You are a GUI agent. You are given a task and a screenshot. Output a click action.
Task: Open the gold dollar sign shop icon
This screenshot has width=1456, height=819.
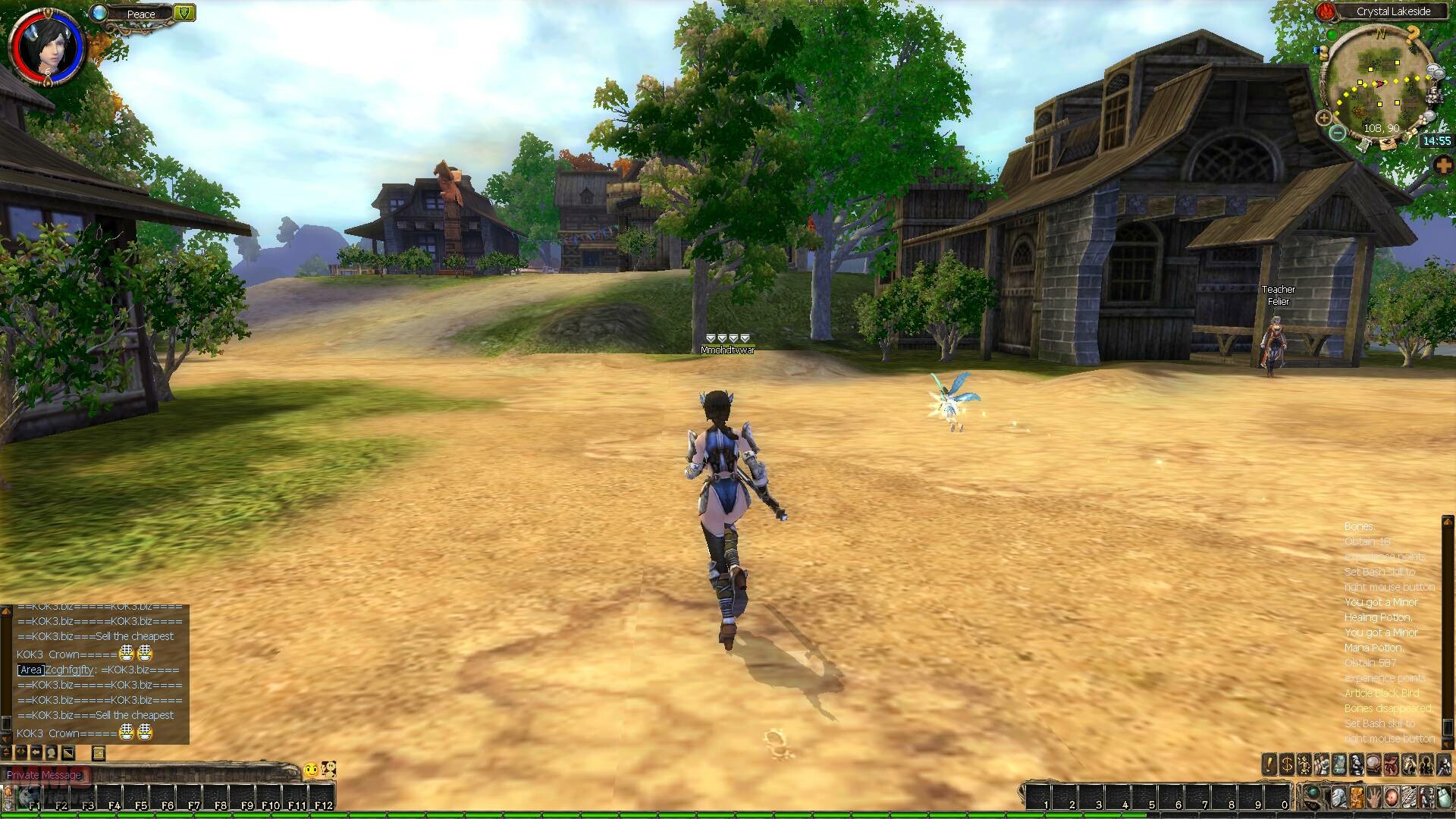(1286, 764)
